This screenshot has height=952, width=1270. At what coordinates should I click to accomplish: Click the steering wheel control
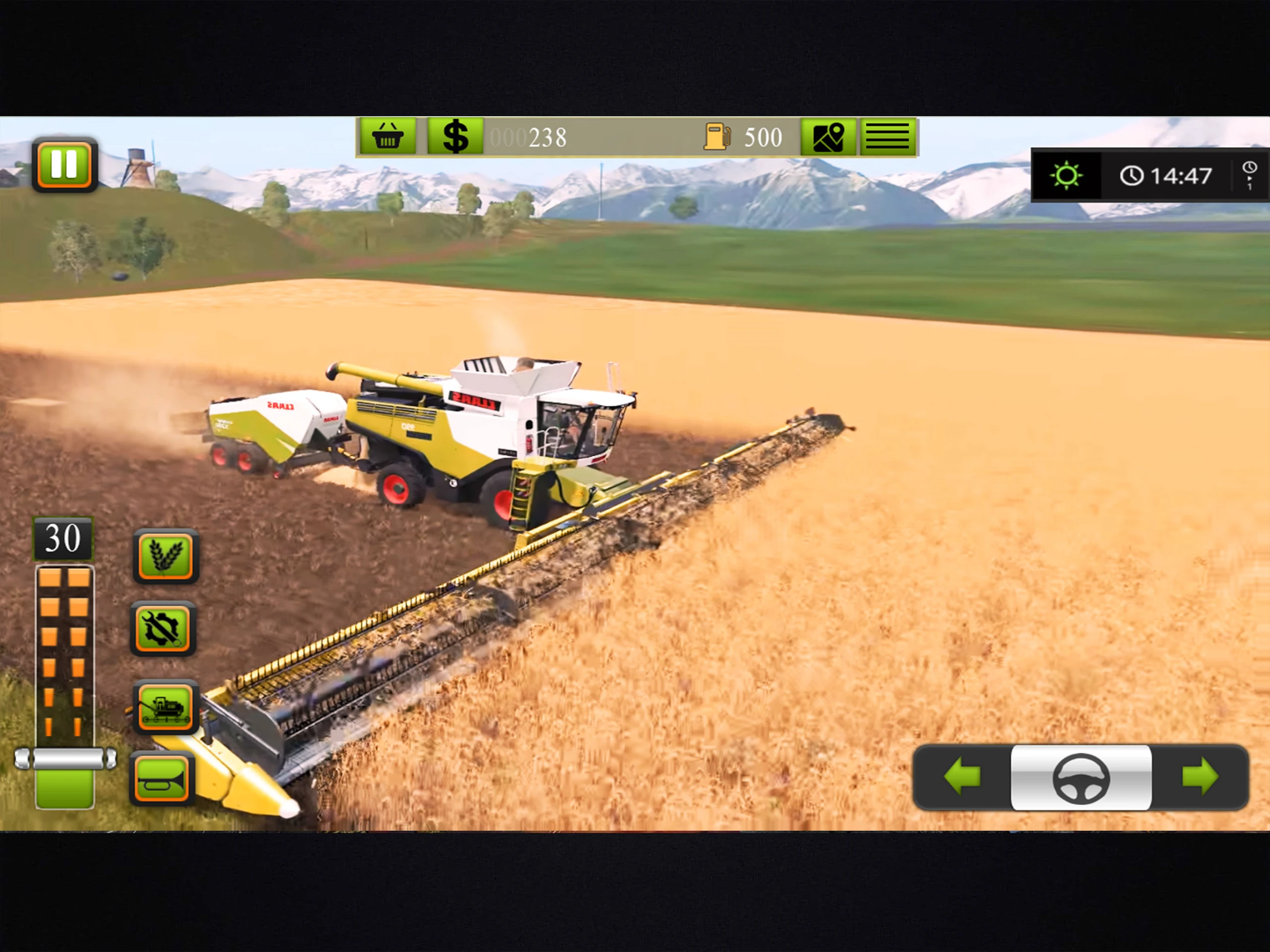tap(1080, 777)
